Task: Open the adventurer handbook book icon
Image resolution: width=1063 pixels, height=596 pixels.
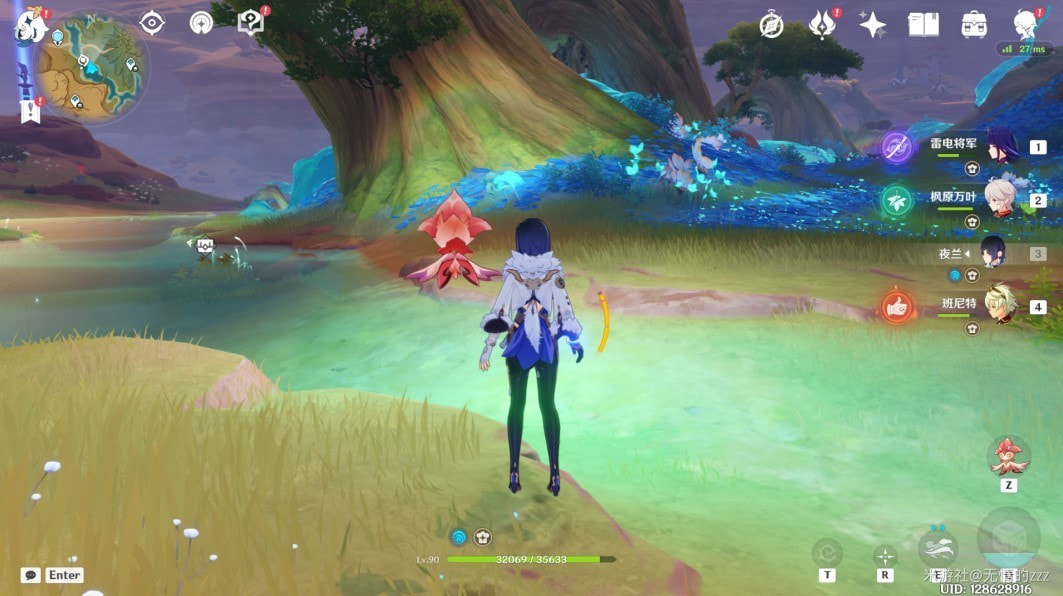Action: pyautogui.click(x=923, y=25)
